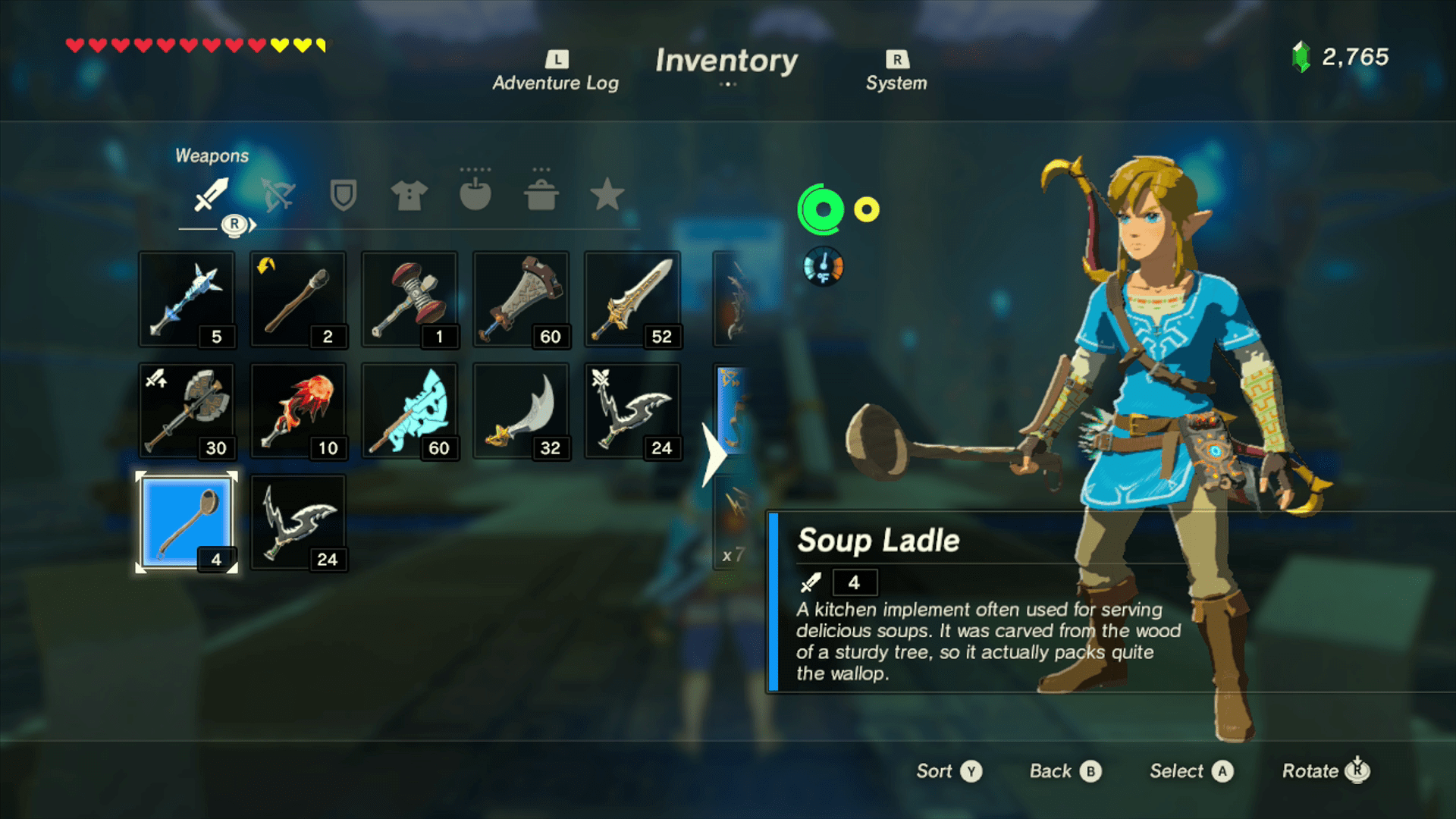Click Back to exit the inventory
Viewport: 1456px width, 819px height.
click(1065, 770)
